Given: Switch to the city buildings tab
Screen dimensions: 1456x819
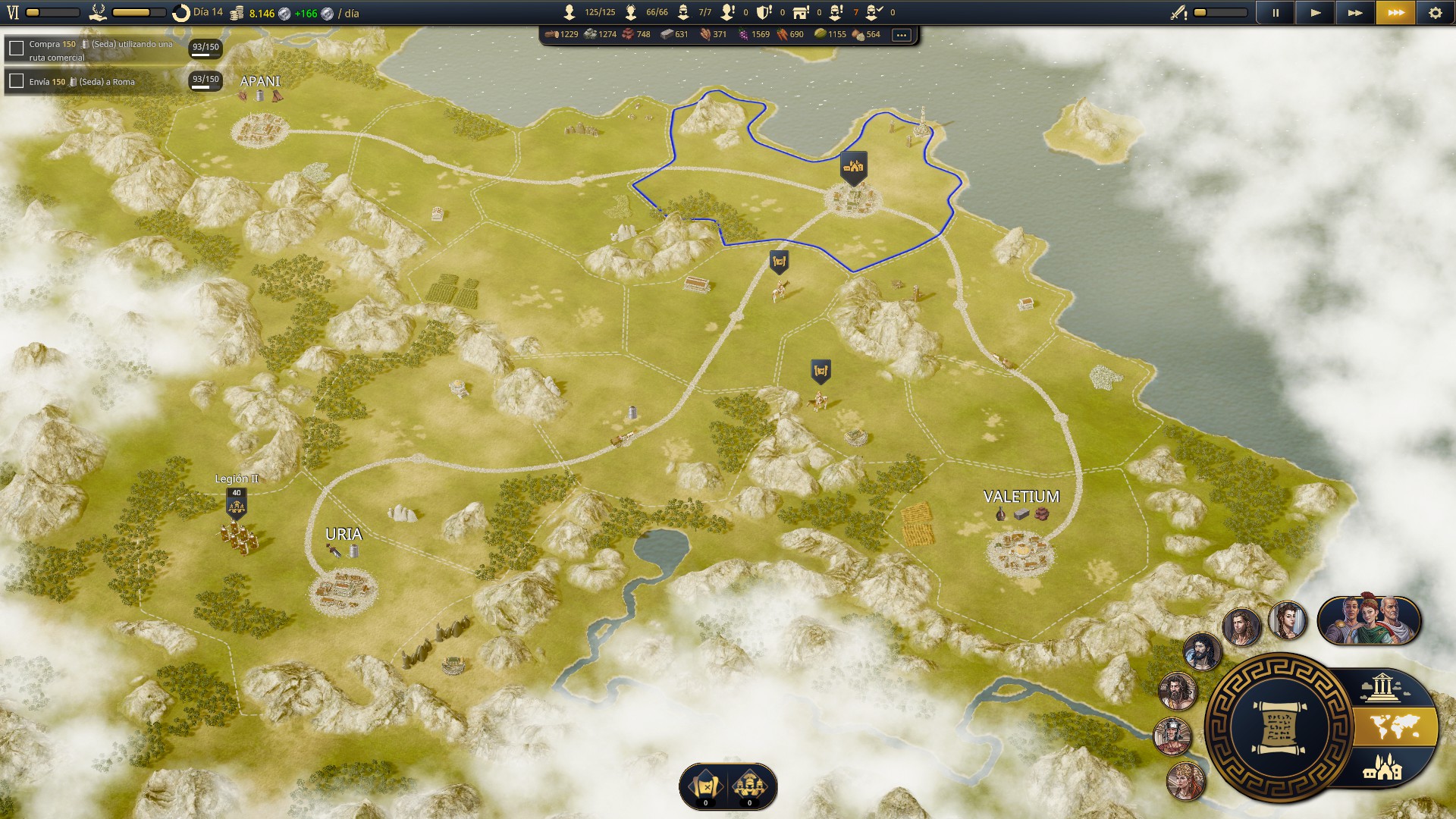Looking at the screenshot, I should pyautogui.click(x=1383, y=768).
